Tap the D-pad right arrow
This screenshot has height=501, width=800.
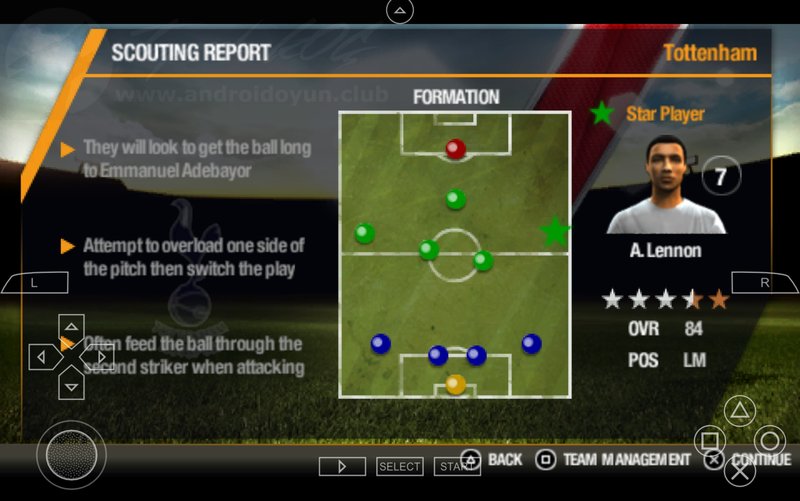pyautogui.click(x=100, y=356)
